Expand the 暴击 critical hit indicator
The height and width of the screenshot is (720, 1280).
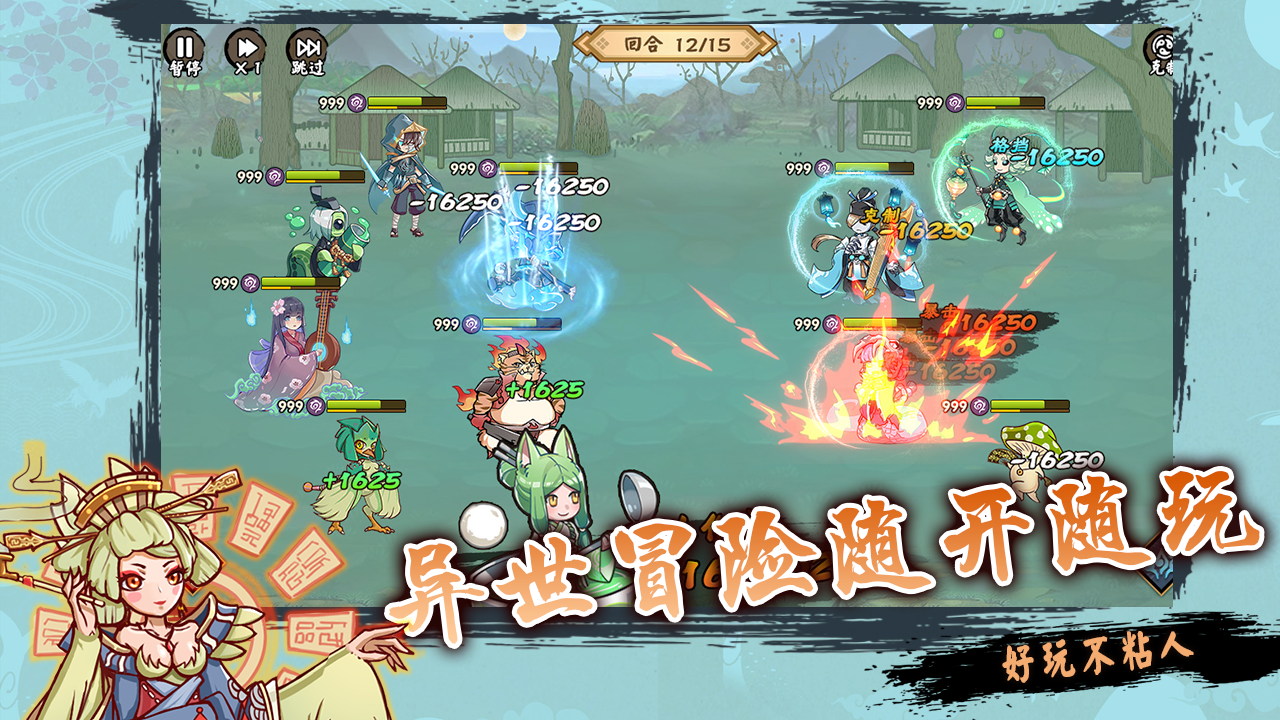(x=937, y=313)
